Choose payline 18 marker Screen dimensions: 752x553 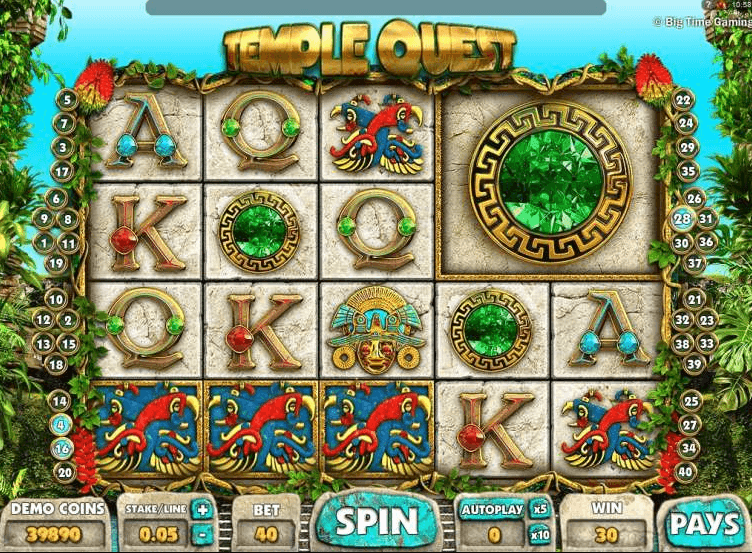(x=56, y=364)
